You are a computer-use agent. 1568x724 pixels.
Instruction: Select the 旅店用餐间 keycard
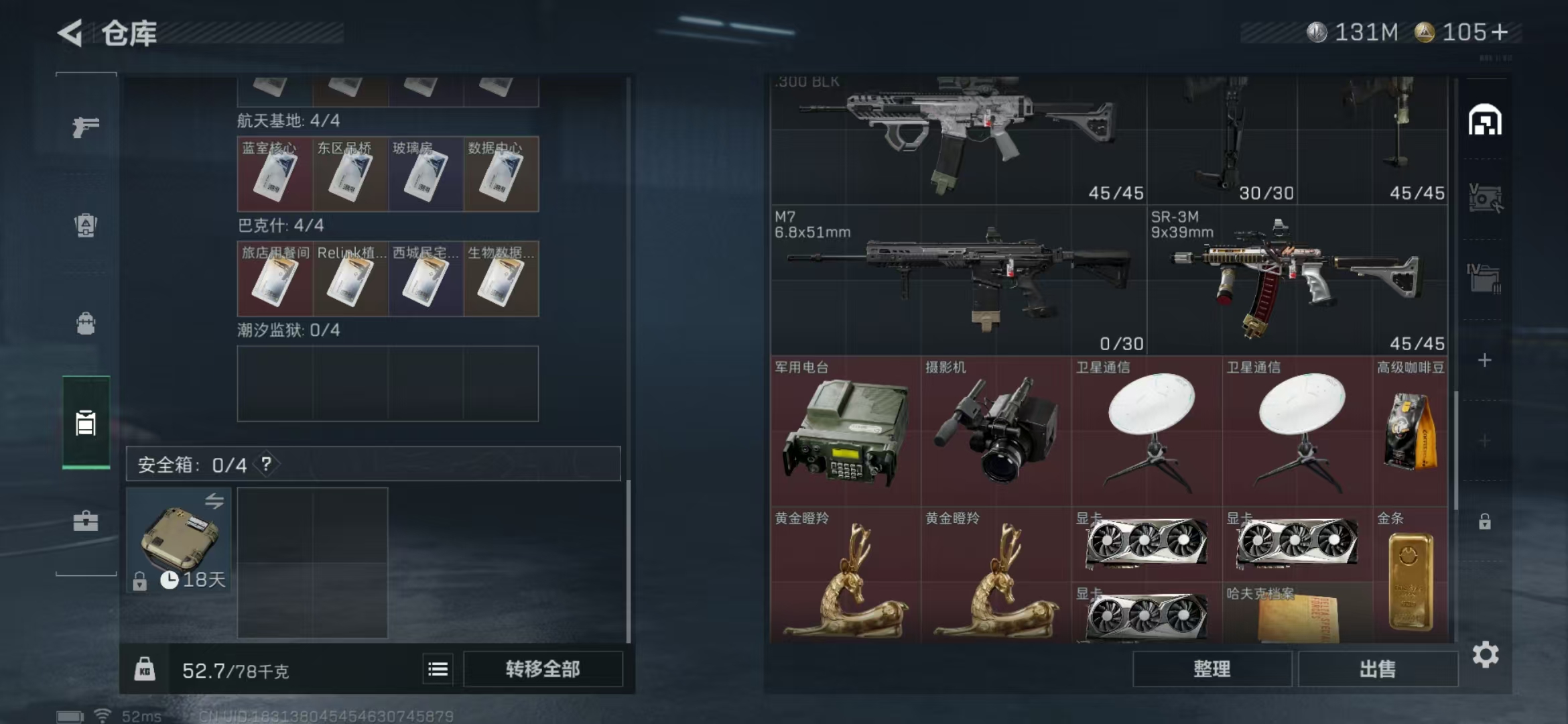pos(275,279)
